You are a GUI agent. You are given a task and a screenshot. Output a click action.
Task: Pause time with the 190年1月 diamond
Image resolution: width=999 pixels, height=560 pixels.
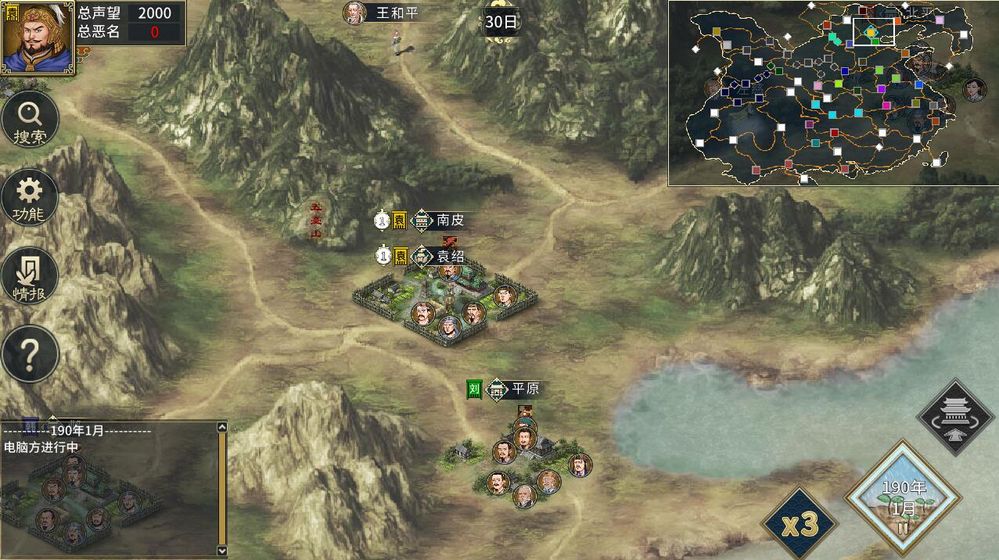pyautogui.click(x=903, y=499)
